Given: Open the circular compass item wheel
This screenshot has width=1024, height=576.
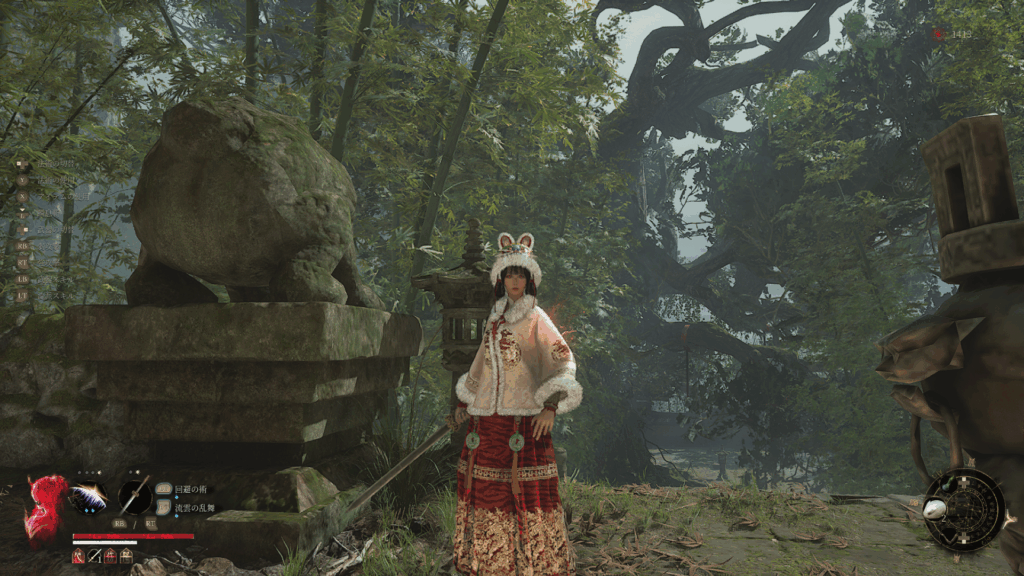Looking at the screenshot, I should [964, 509].
